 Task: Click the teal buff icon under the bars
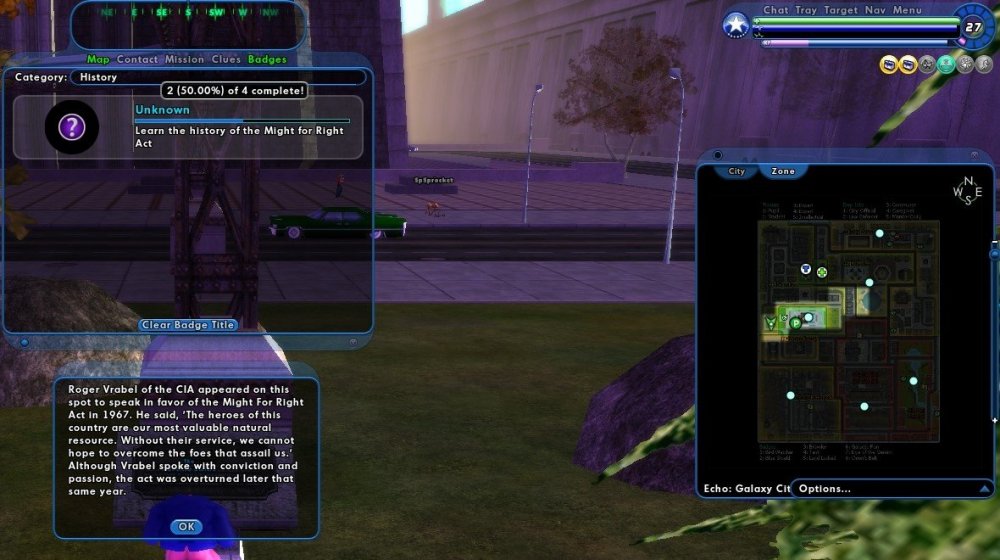point(945,64)
